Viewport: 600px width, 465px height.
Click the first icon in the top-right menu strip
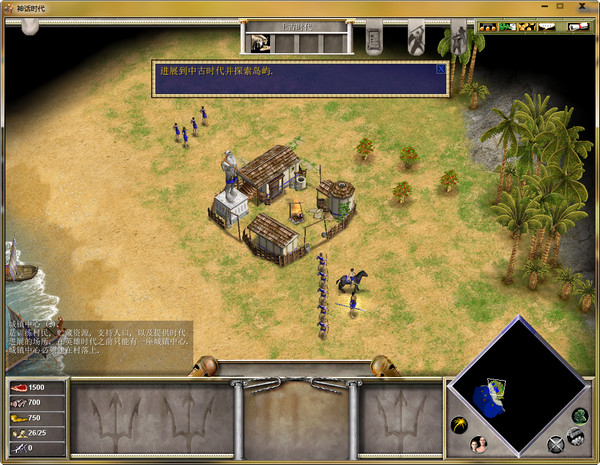tap(488, 27)
